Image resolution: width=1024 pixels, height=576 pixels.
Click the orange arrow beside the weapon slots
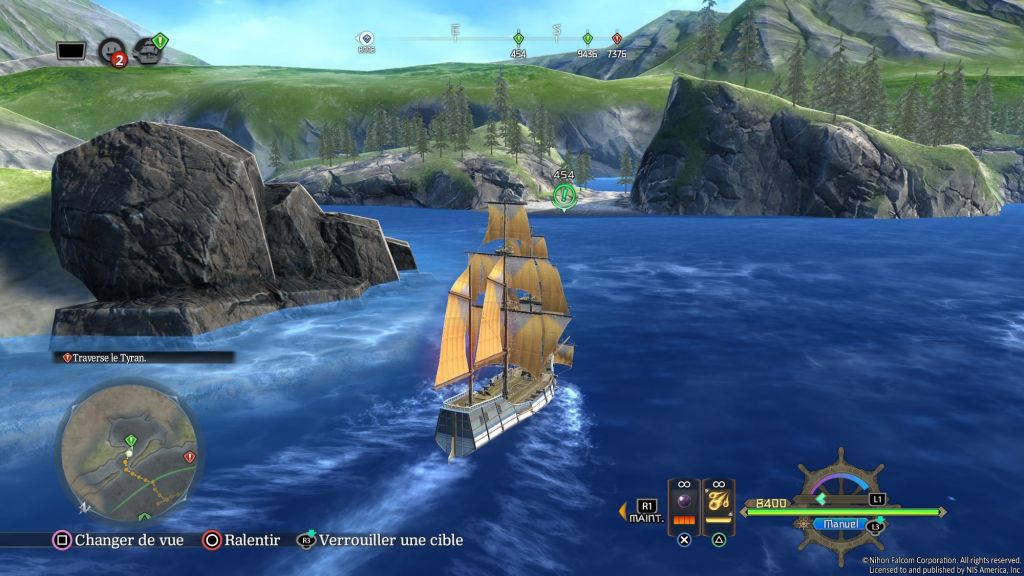point(622,510)
